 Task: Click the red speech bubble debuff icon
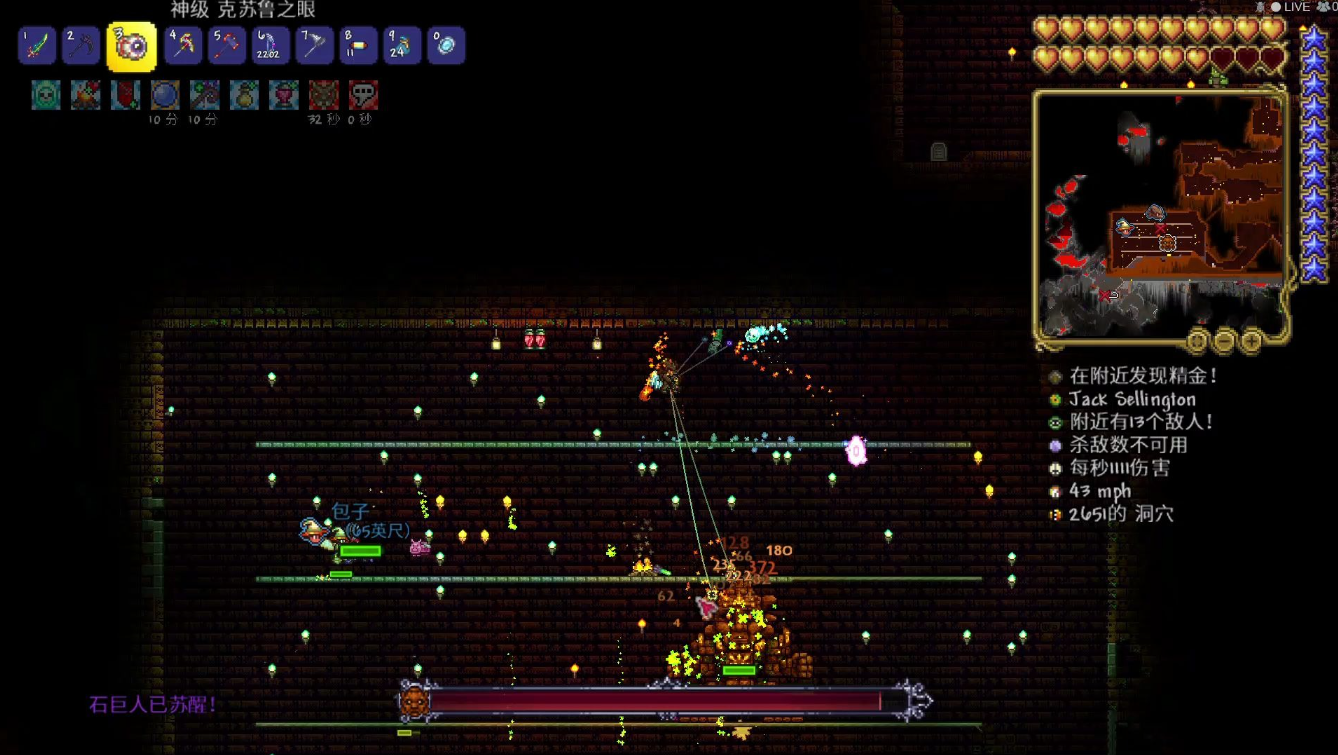point(363,95)
